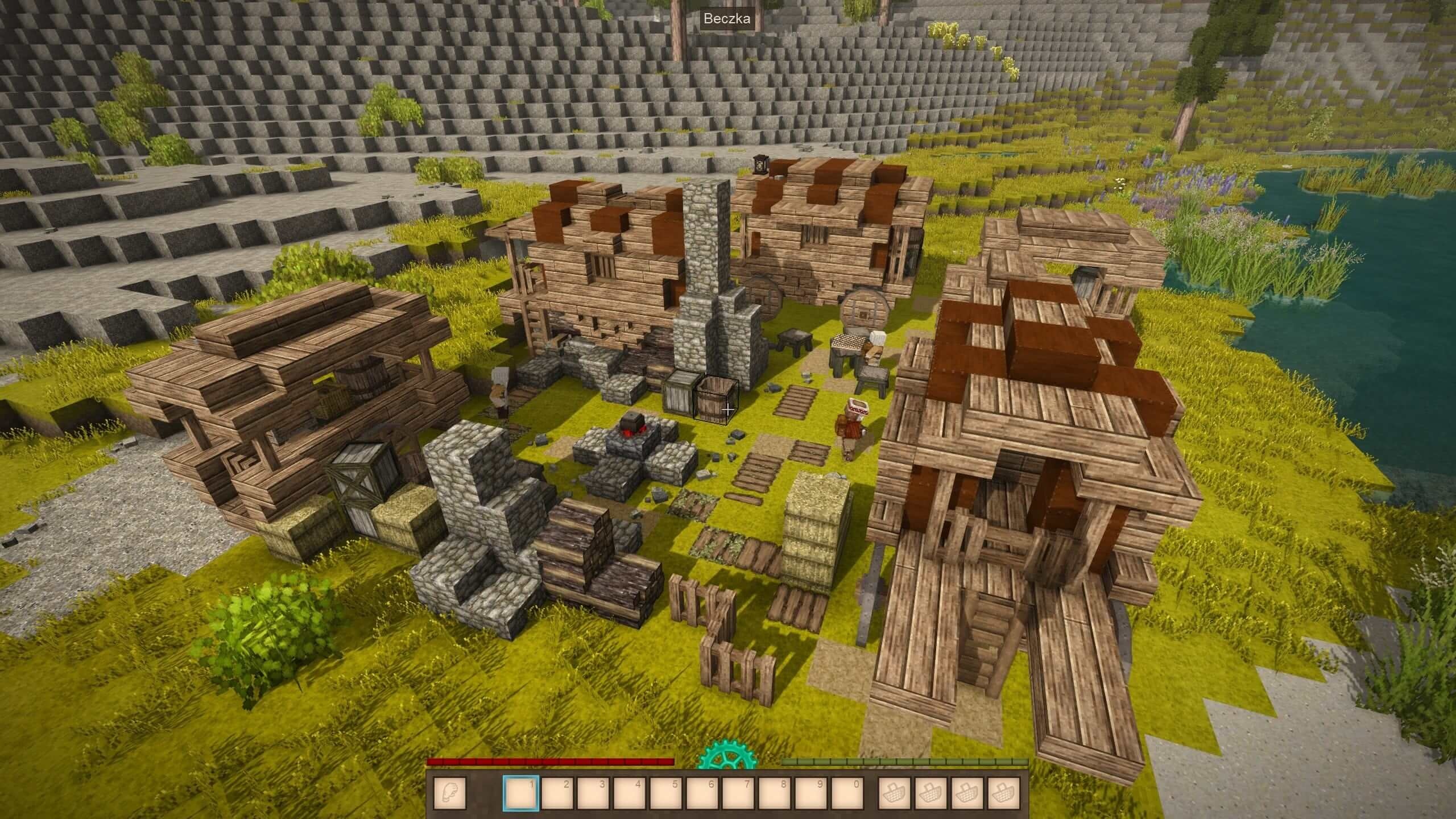Viewport: 1456px width, 819px height.
Task: Activate hotbar slot 4
Action: [x=630, y=792]
